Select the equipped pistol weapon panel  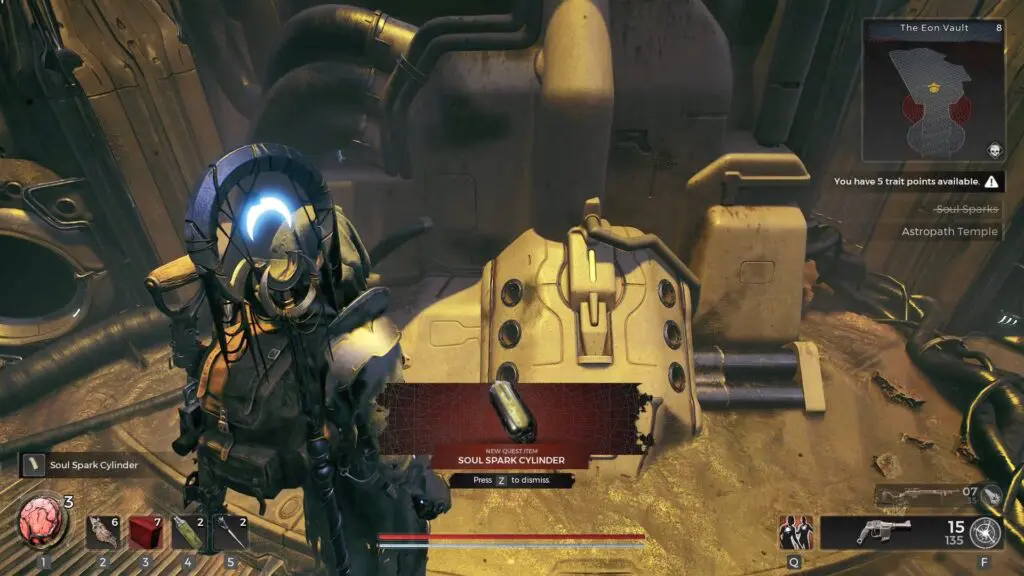tap(884, 533)
